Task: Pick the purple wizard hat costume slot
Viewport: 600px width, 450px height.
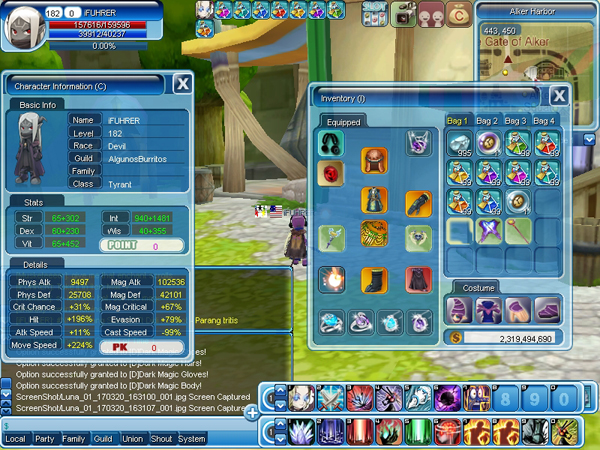Action: 461,310
